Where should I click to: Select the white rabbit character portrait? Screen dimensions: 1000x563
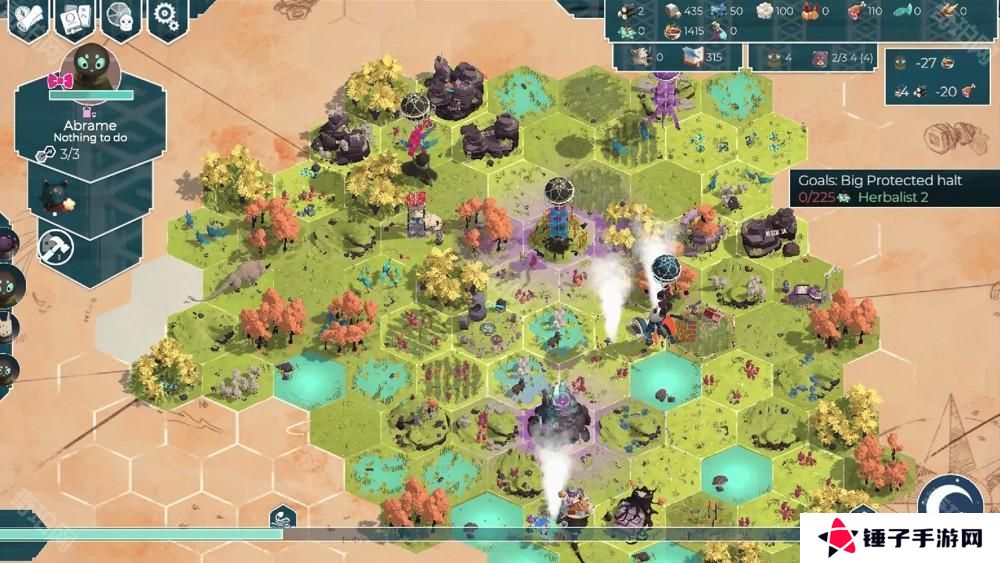coord(6,325)
